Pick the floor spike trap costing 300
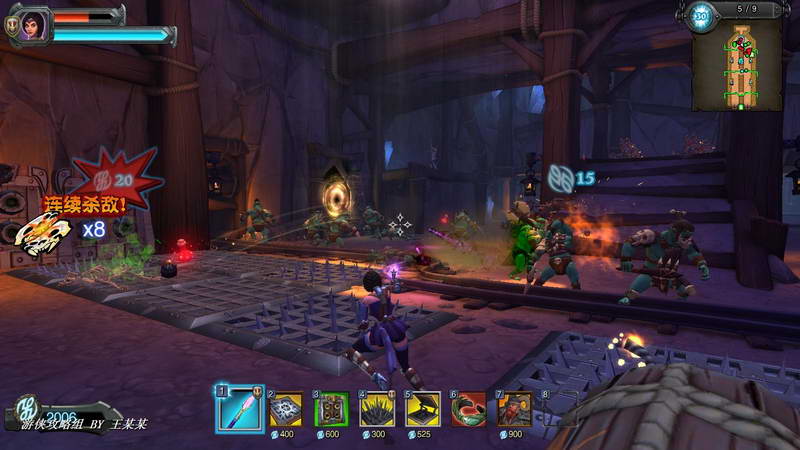 pyautogui.click(x=377, y=408)
